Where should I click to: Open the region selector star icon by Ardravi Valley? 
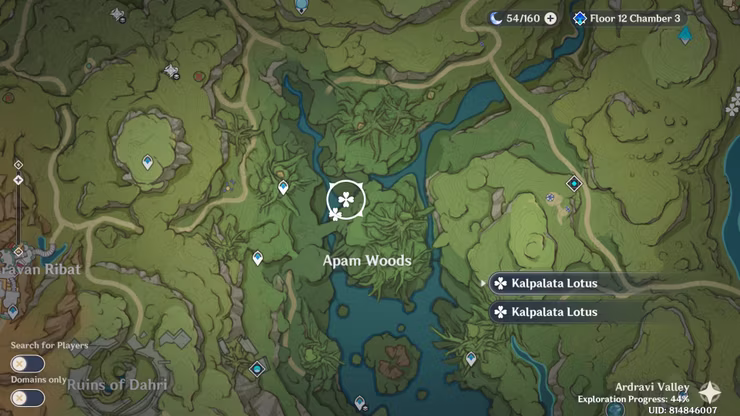tap(711, 392)
